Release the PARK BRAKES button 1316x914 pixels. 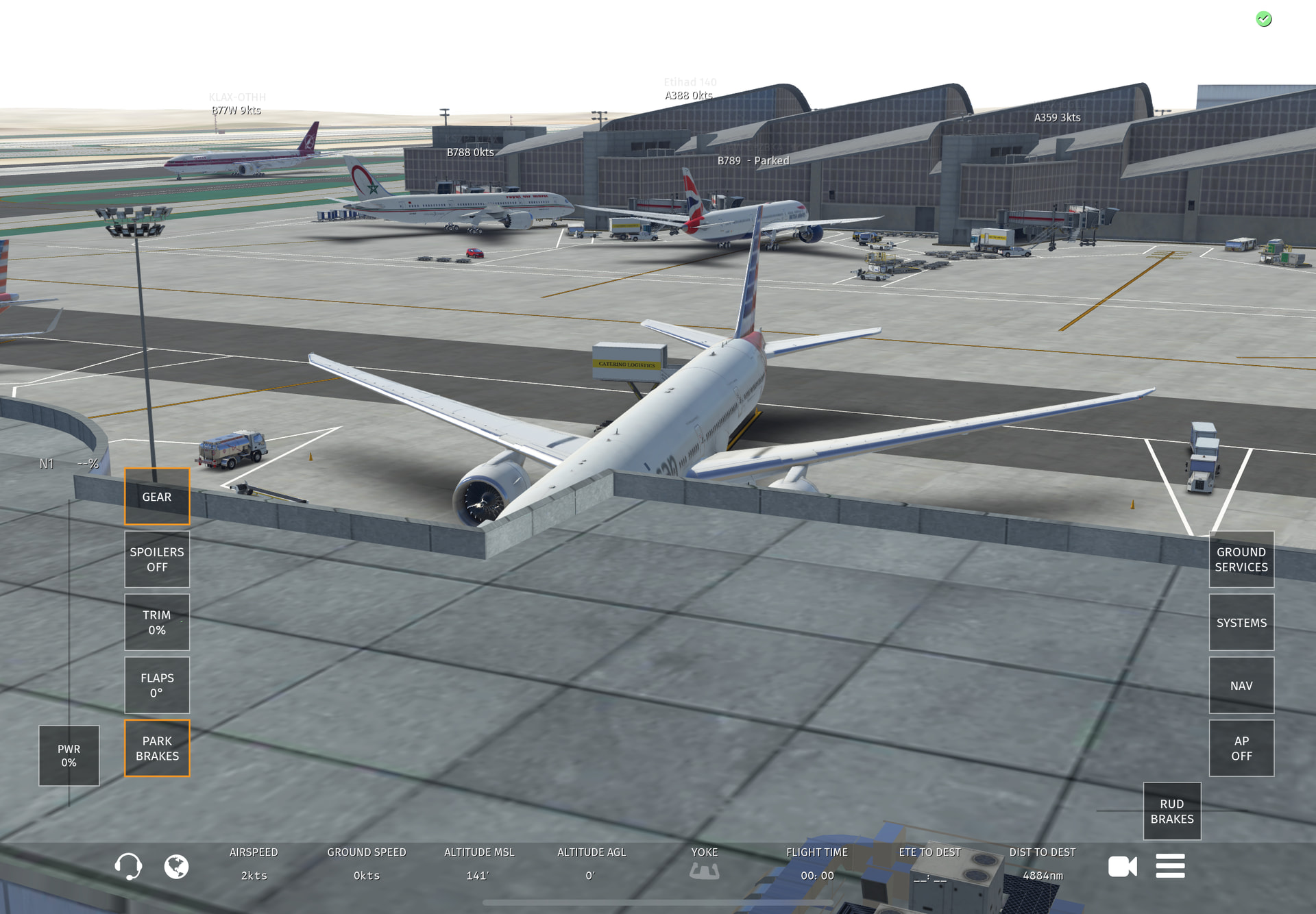(157, 748)
